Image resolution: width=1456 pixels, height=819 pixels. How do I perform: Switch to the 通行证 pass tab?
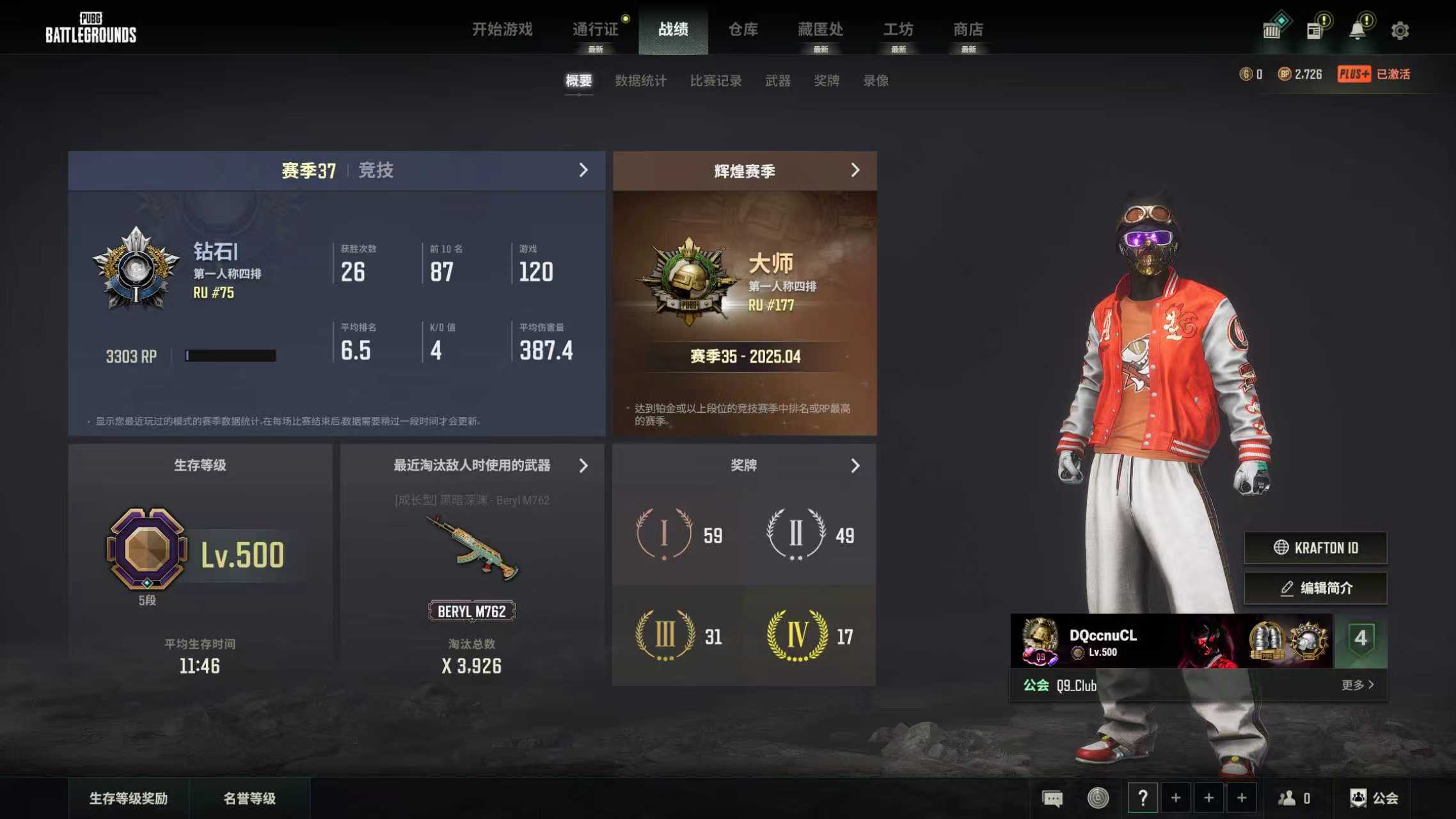(595, 29)
